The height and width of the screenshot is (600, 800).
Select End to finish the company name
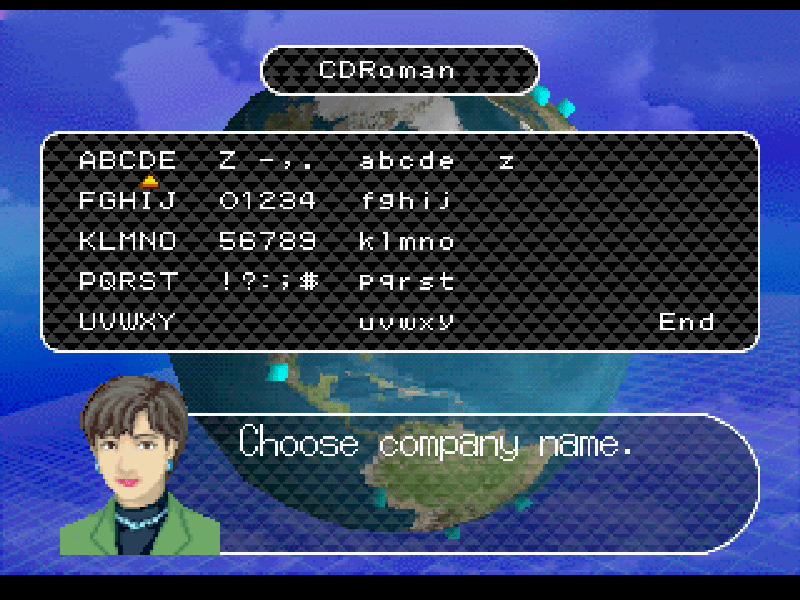pos(686,322)
